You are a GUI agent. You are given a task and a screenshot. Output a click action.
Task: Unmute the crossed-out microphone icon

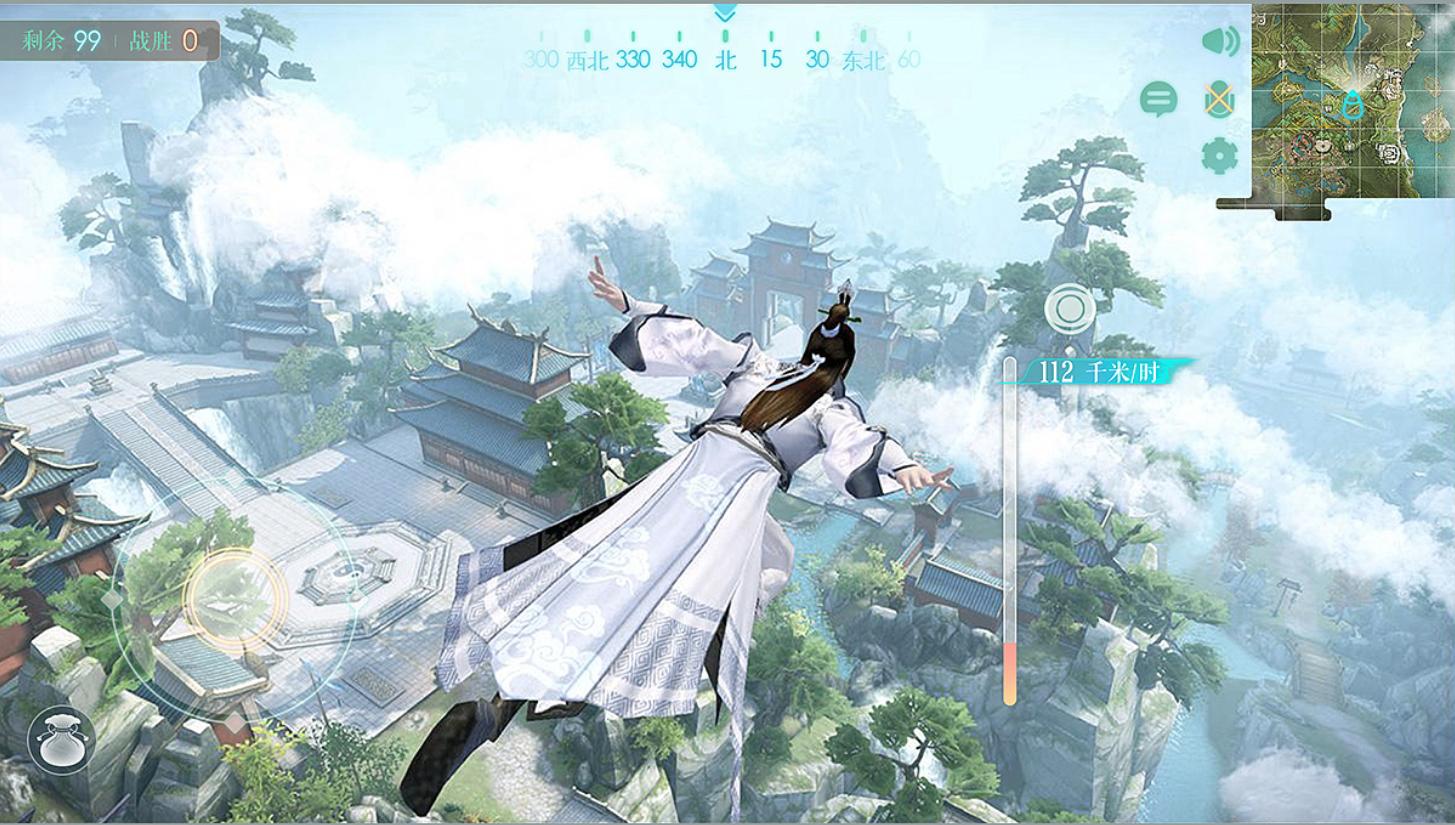click(1219, 99)
